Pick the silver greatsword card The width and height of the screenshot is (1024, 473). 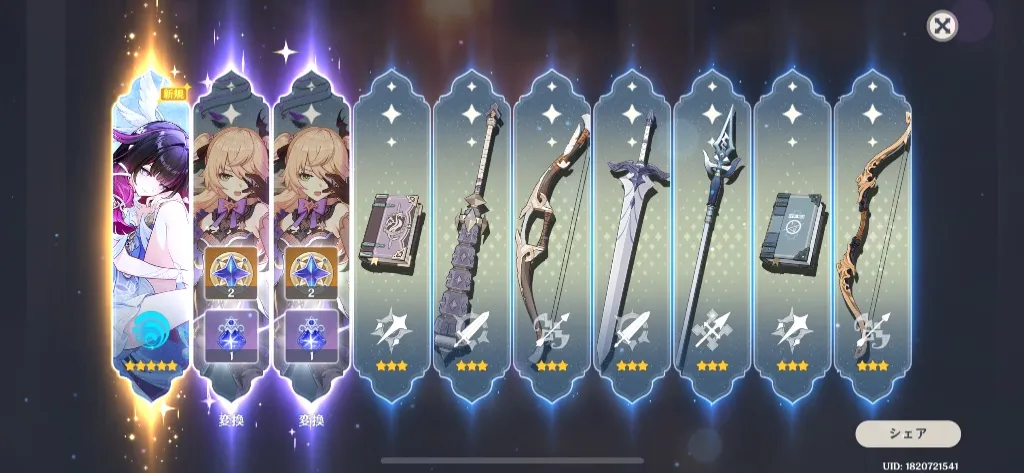631,235
